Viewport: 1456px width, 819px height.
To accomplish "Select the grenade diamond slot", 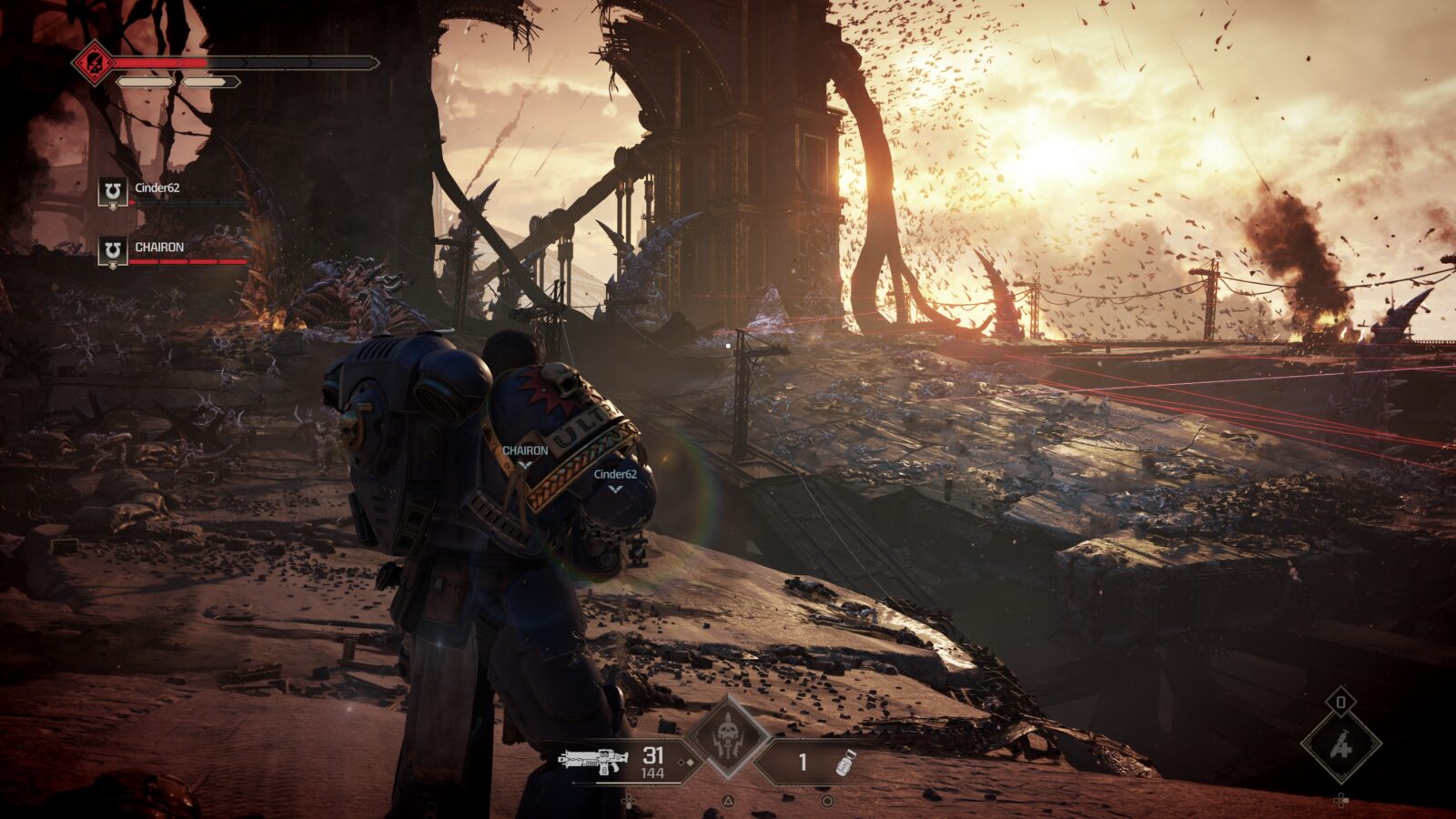I will (x=1340, y=745).
